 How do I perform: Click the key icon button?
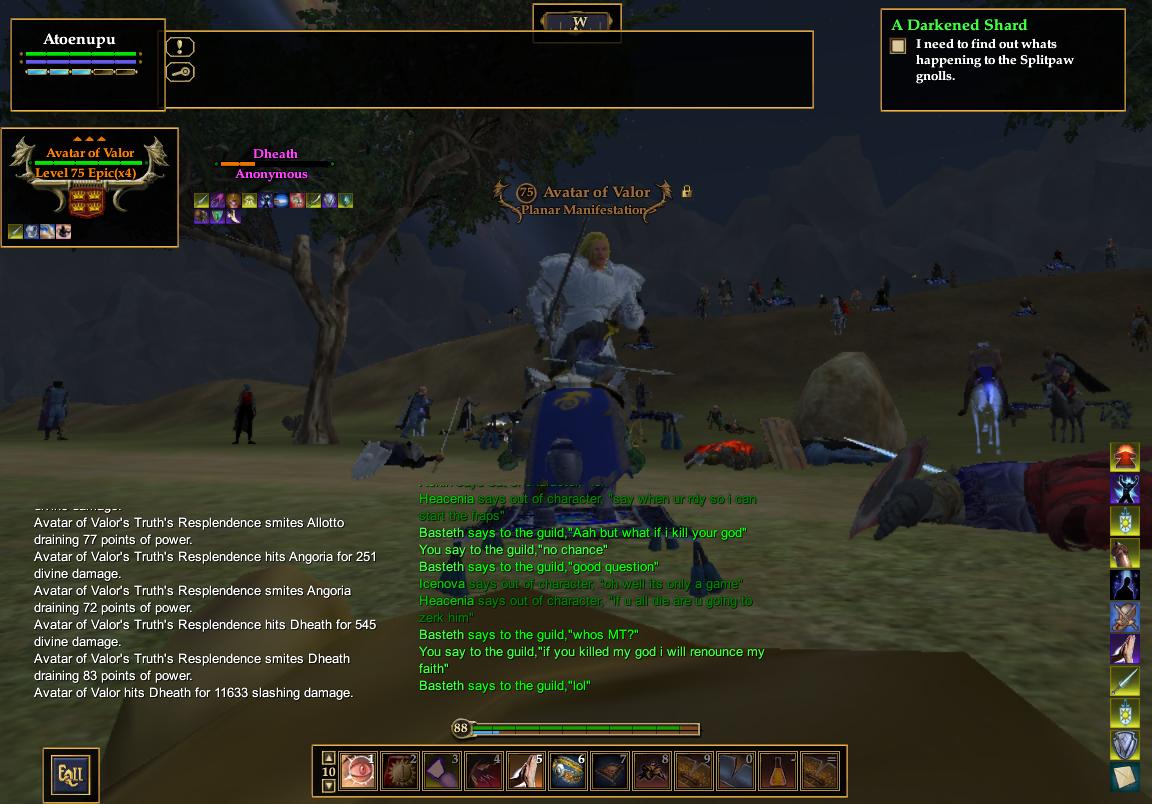(x=180, y=72)
